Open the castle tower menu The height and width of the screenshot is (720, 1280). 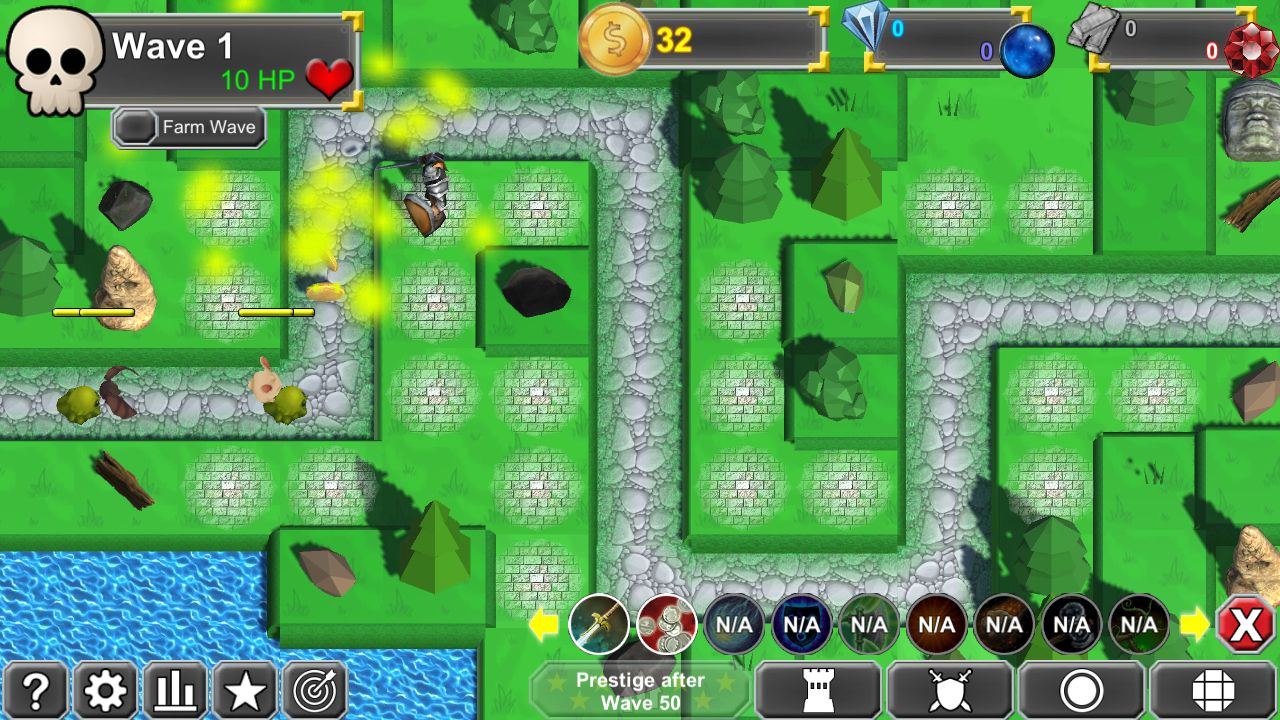pos(818,691)
